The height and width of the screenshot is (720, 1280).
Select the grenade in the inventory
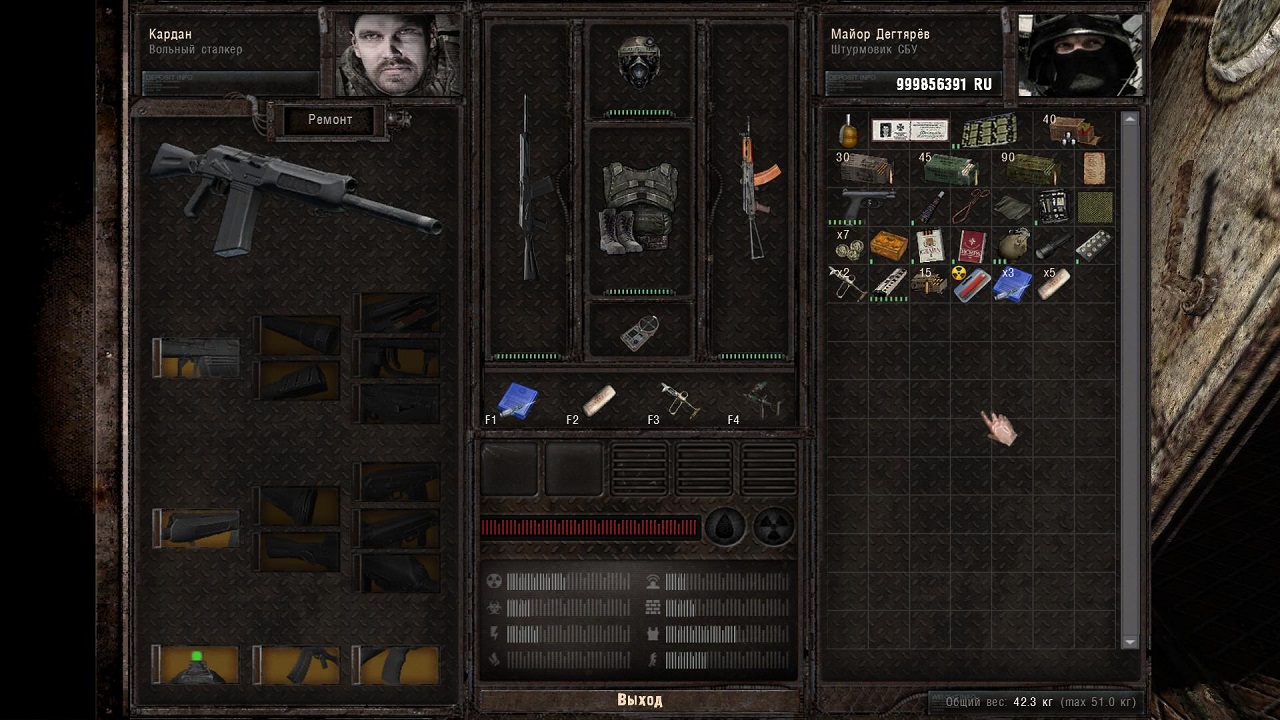click(849, 131)
